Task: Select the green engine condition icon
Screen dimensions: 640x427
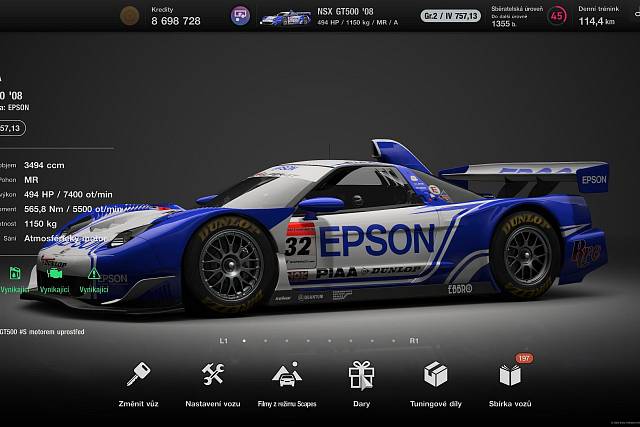Action: click(x=53, y=272)
